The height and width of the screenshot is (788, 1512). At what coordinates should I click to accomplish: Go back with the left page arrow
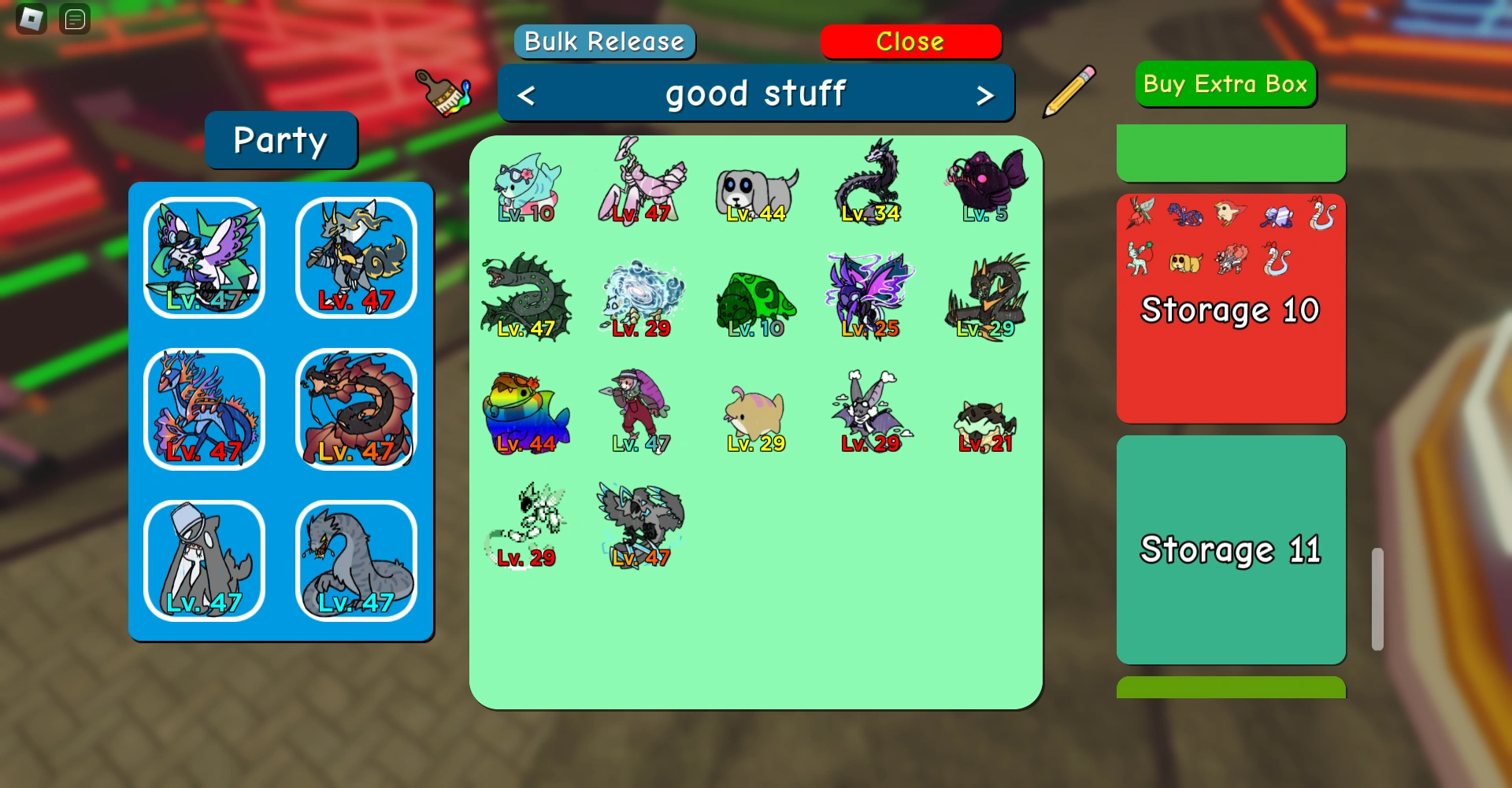coord(526,94)
